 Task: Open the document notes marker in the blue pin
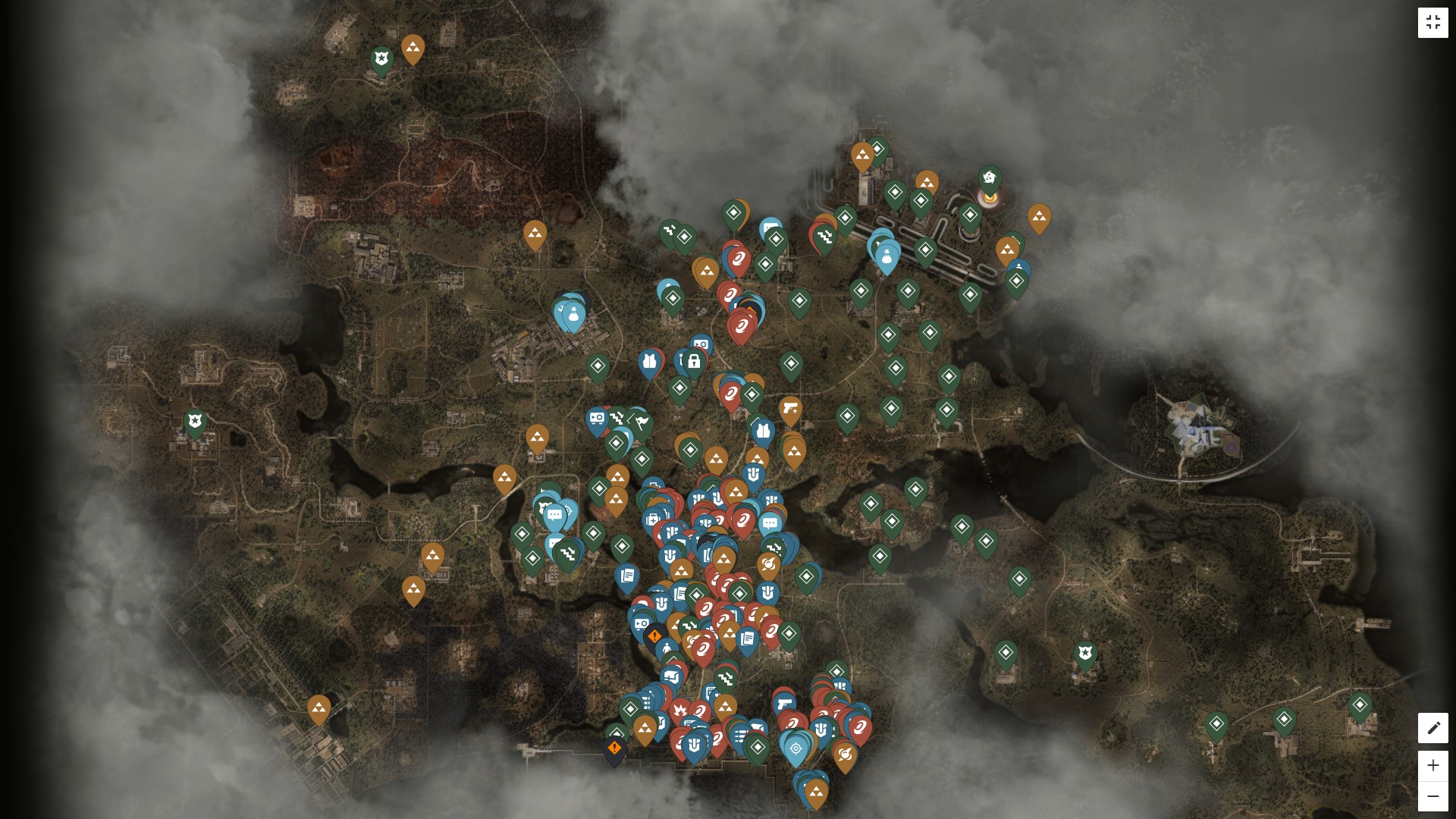tap(627, 575)
